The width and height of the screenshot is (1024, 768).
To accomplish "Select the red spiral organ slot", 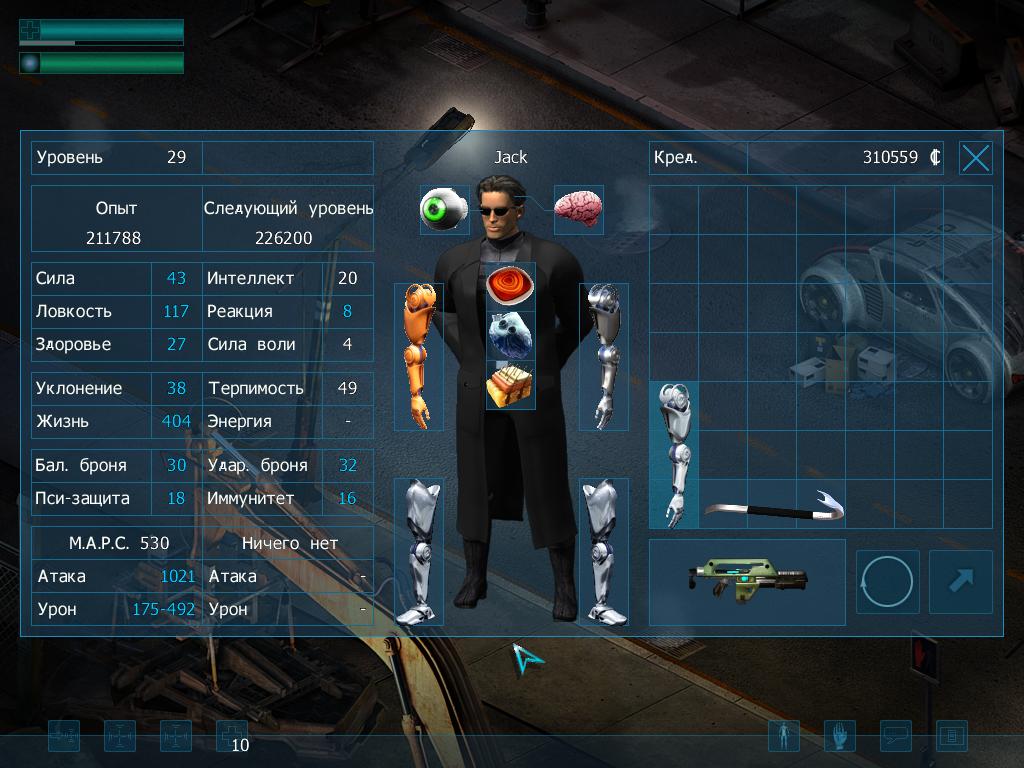I will pyautogui.click(x=510, y=286).
